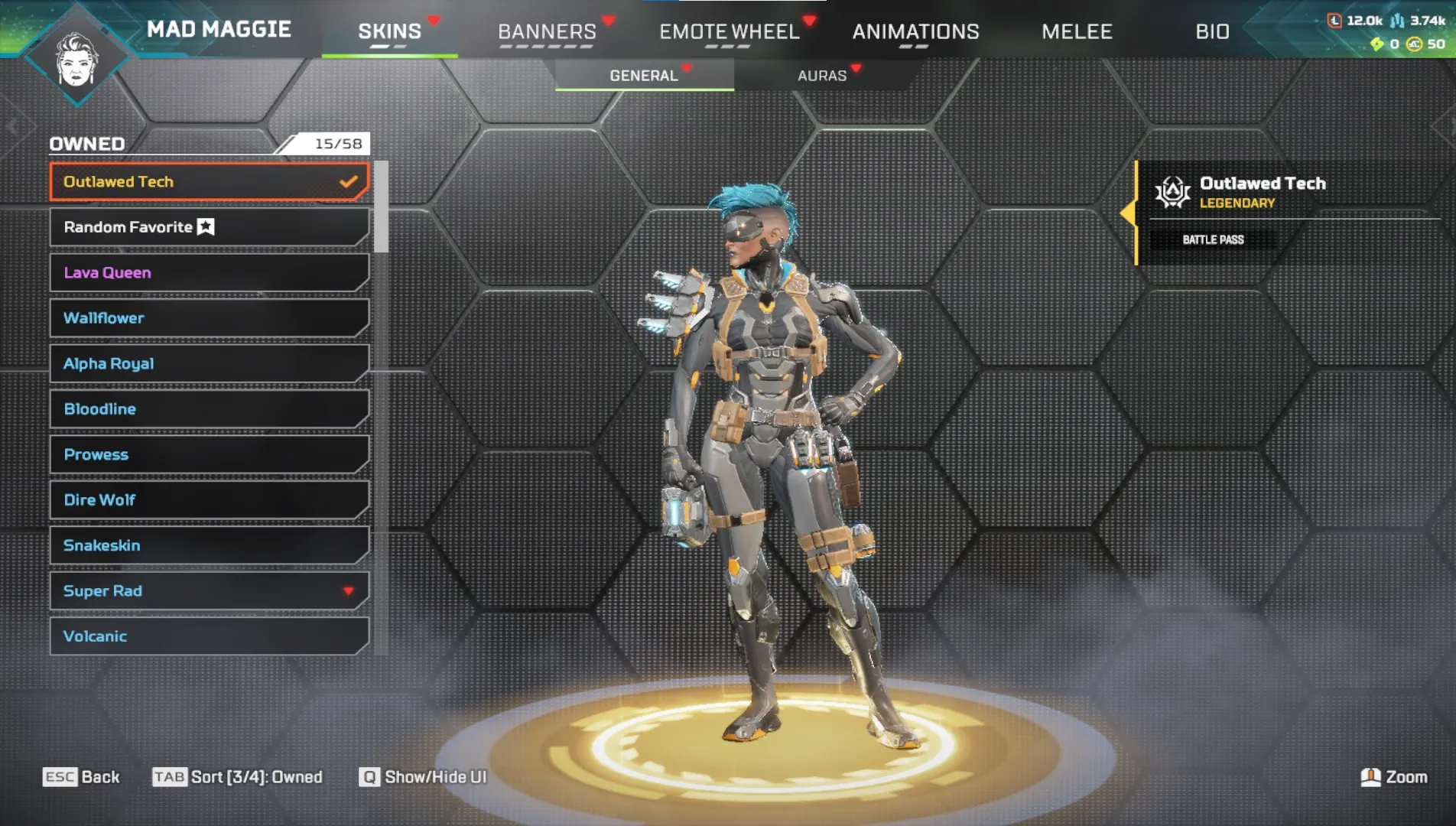Click the Crafting Metals currency icon
This screenshot has height=826, width=1456.
[x=1397, y=21]
